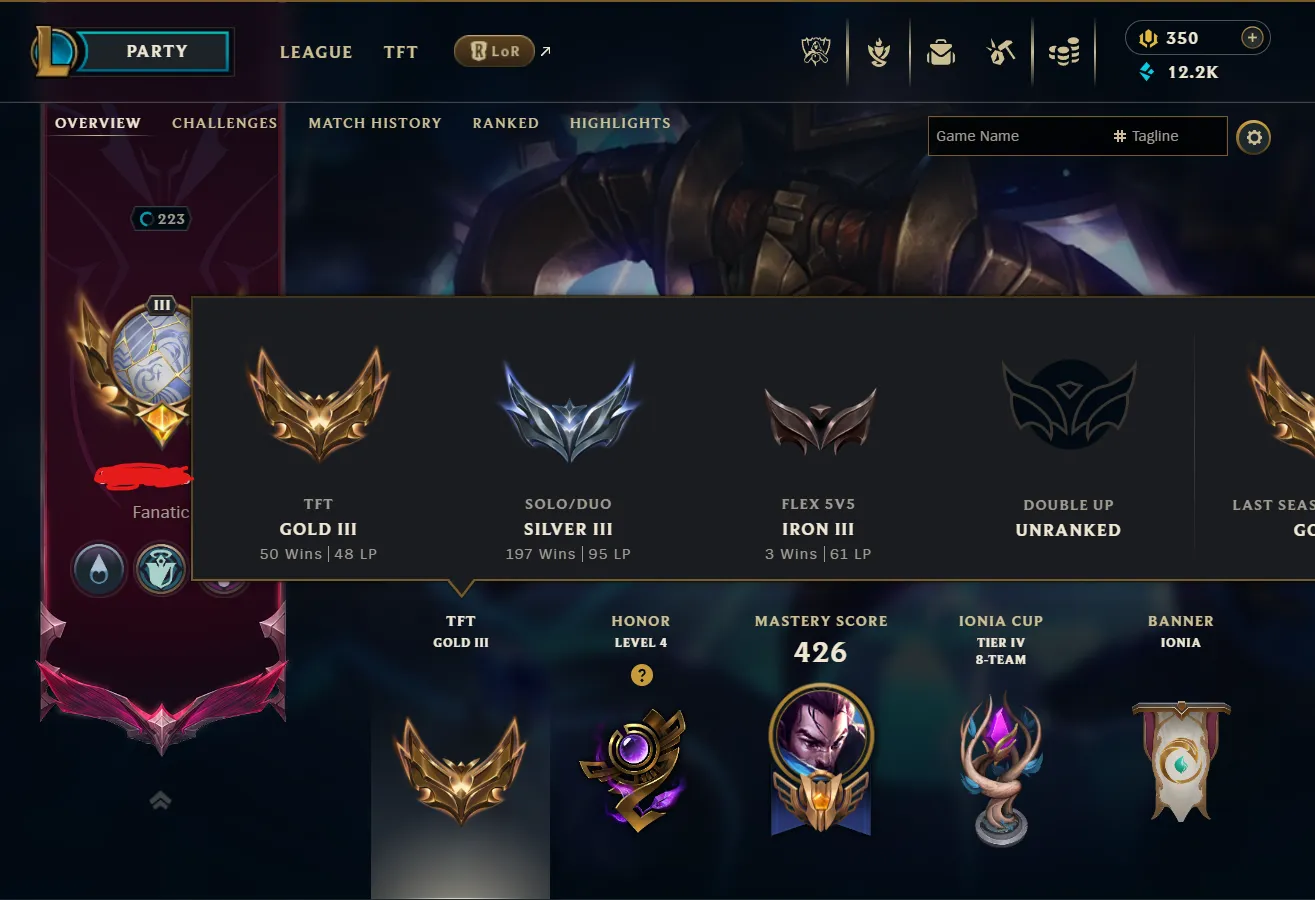Open the Store coin stack icon
The image size is (1315, 900).
click(1063, 52)
